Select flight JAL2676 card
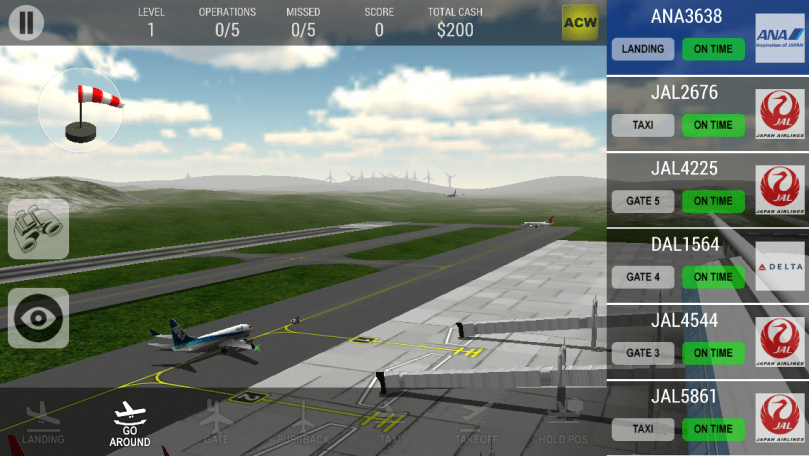Viewport: 809px width, 456px height. pos(684,93)
